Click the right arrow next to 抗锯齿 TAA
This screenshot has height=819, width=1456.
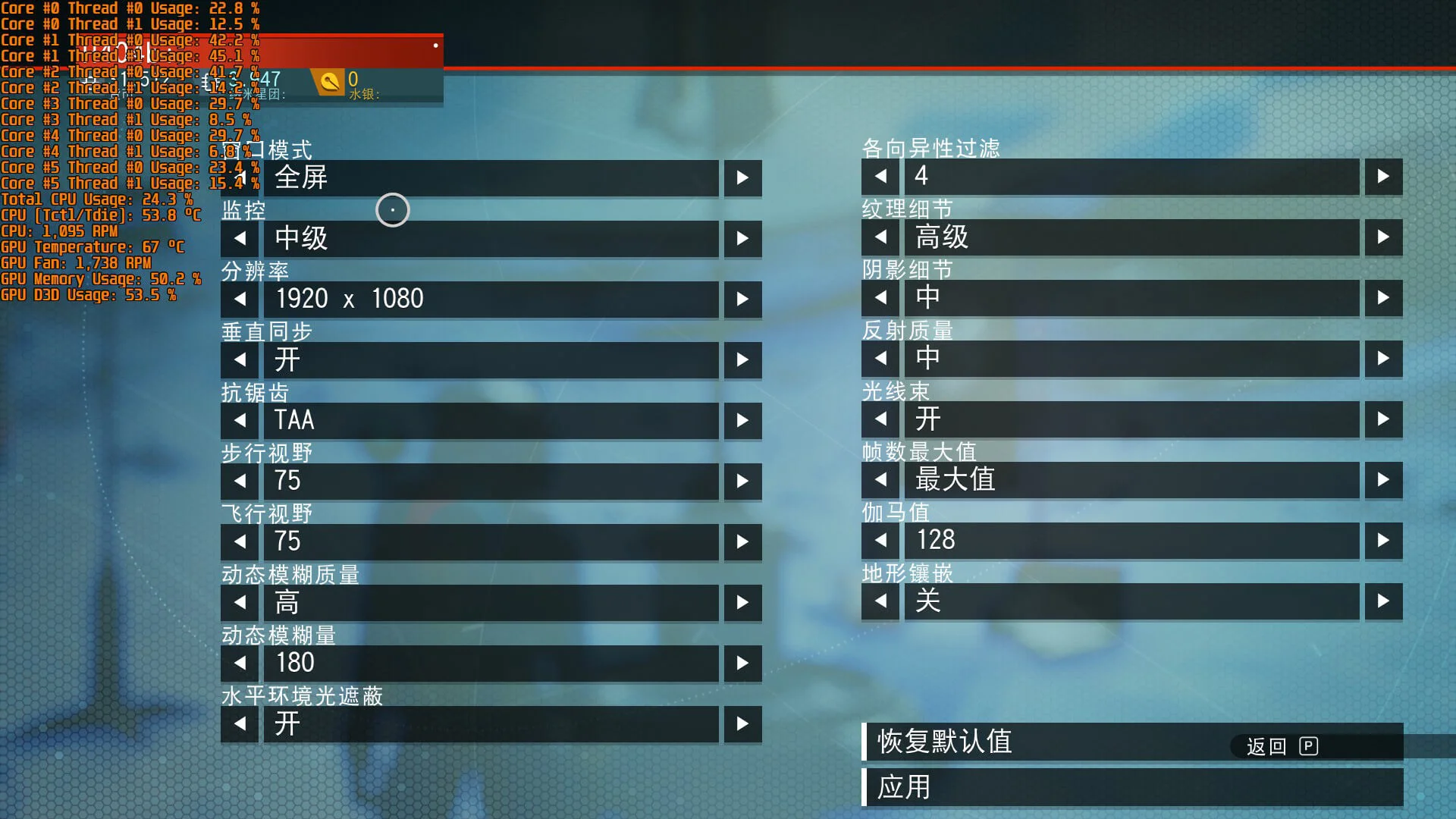click(x=742, y=420)
